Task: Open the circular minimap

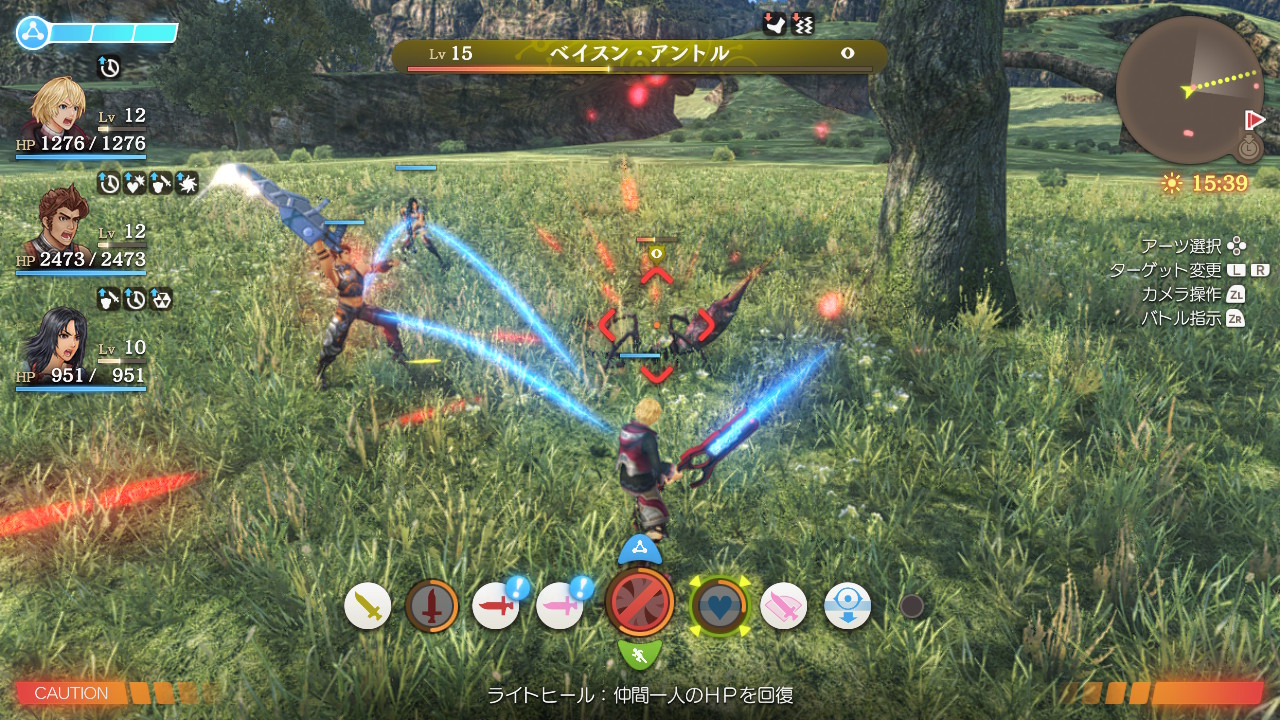Action: [1188, 90]
